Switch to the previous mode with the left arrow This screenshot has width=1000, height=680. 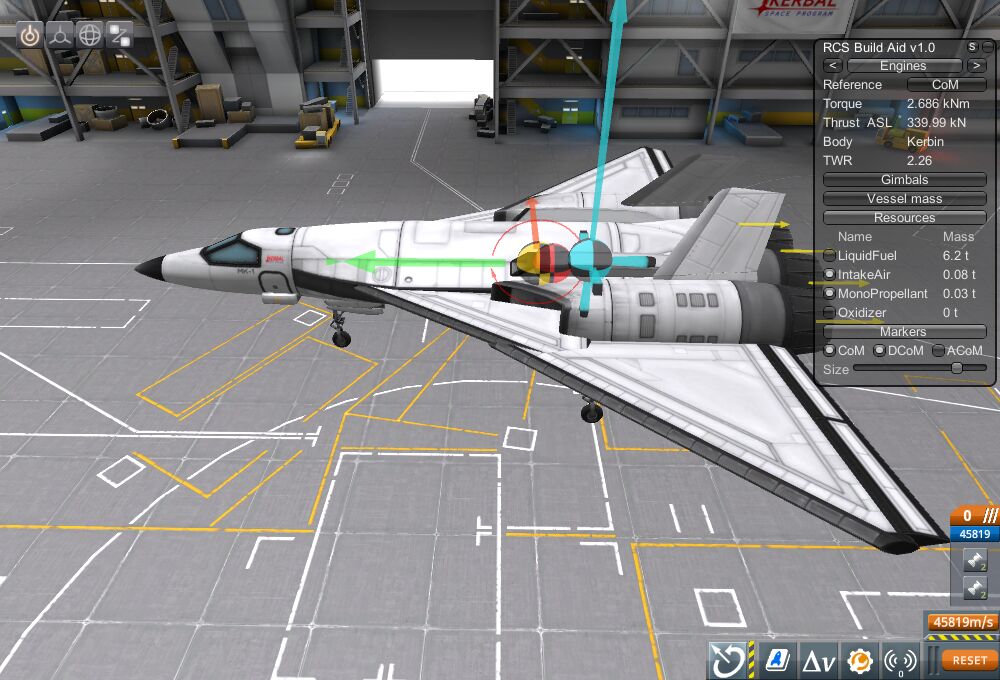coord(833,66)
